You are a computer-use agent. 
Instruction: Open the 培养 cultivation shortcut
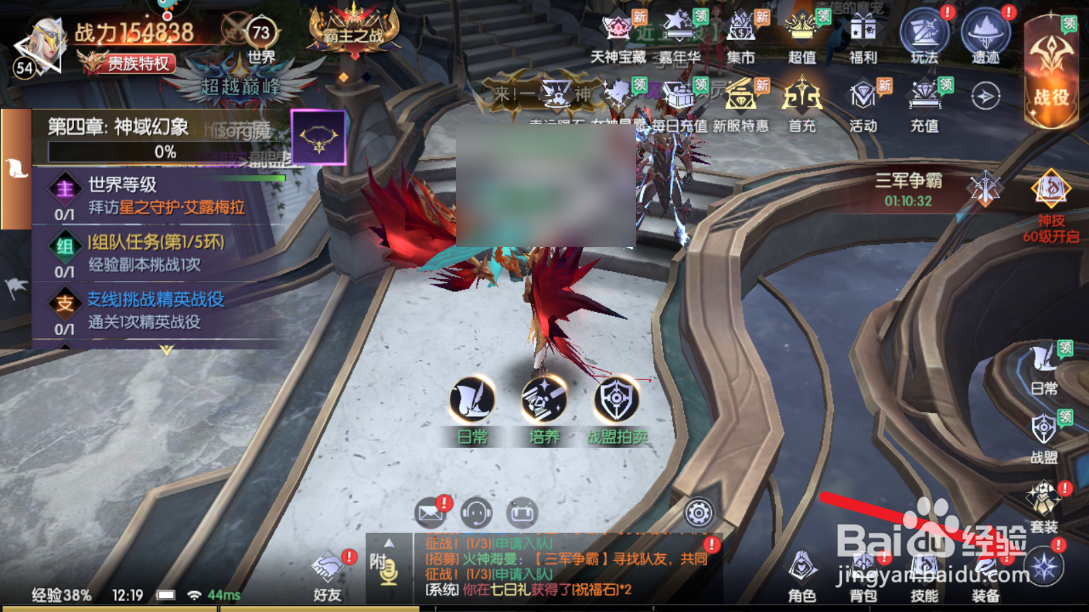pyautogui.click(x=544, y=409)
